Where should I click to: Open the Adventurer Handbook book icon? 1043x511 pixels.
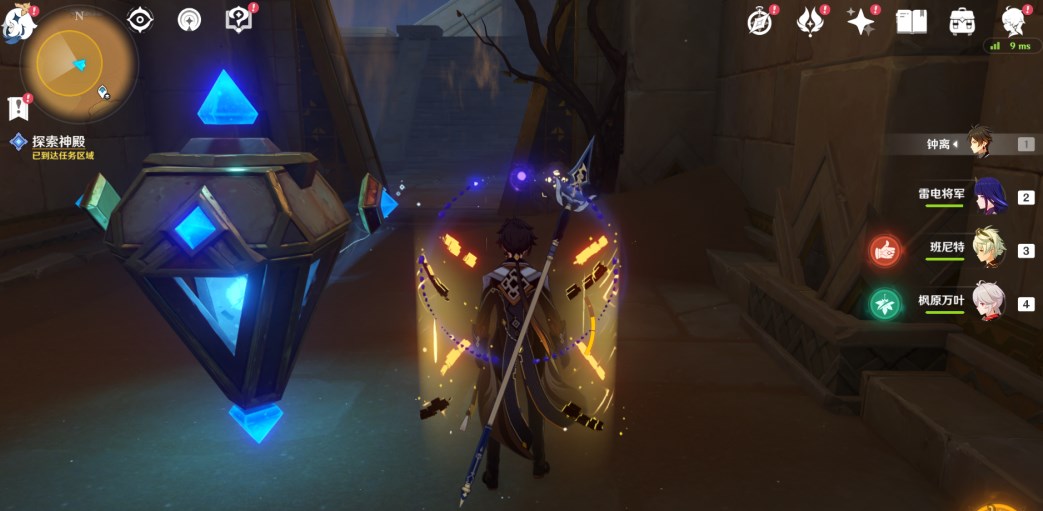[911, 22]
